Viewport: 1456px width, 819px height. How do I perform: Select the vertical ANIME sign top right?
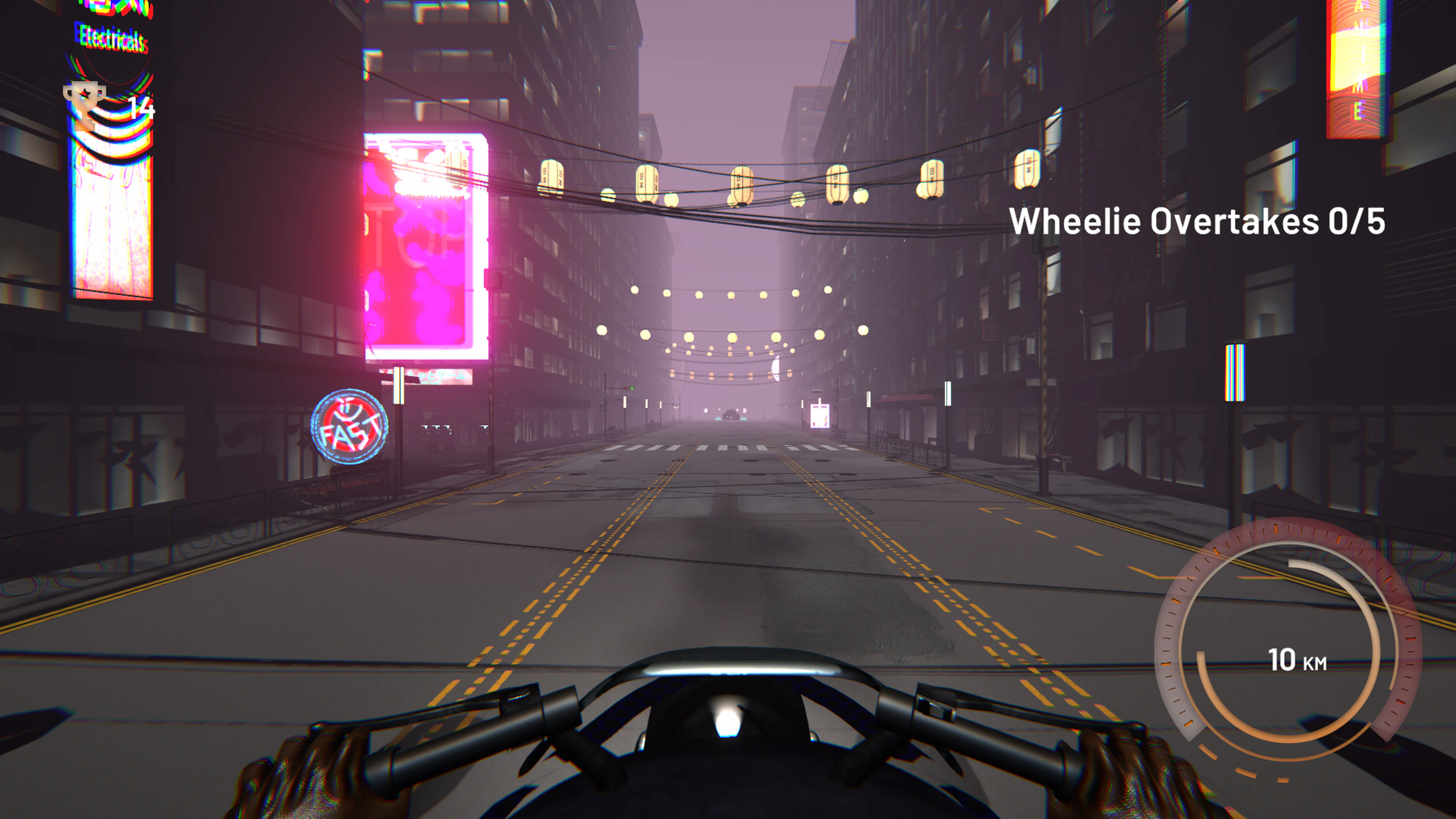coord(1357,68)
